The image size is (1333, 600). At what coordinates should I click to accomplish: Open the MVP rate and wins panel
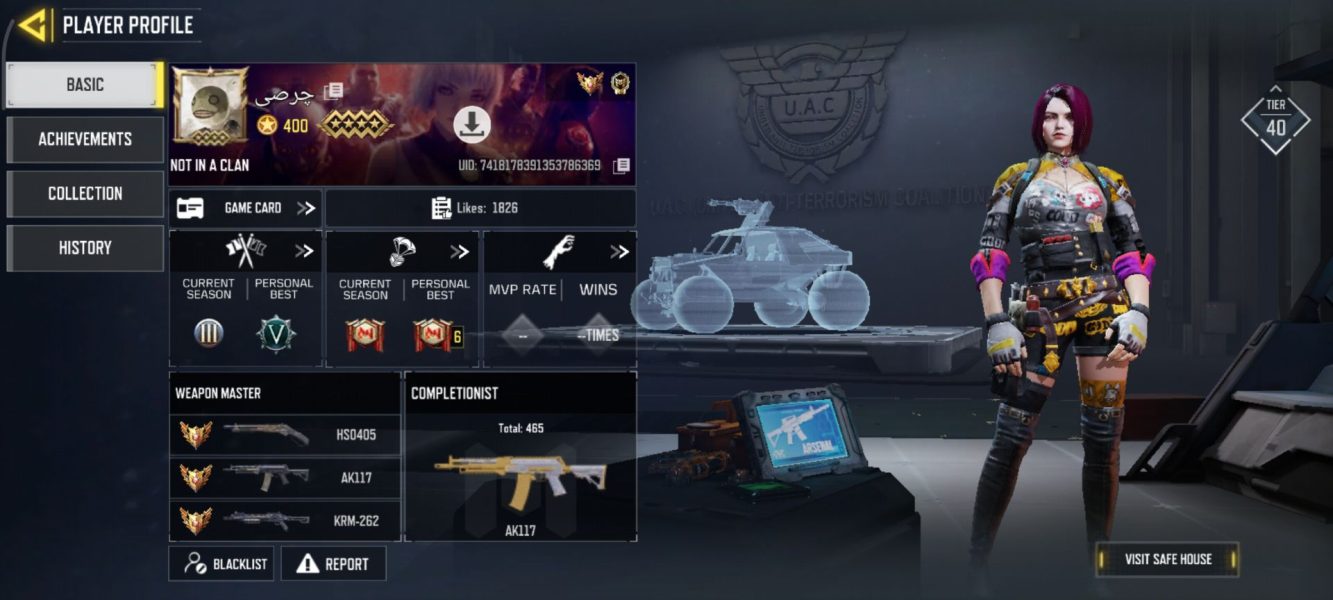[558, 298]
